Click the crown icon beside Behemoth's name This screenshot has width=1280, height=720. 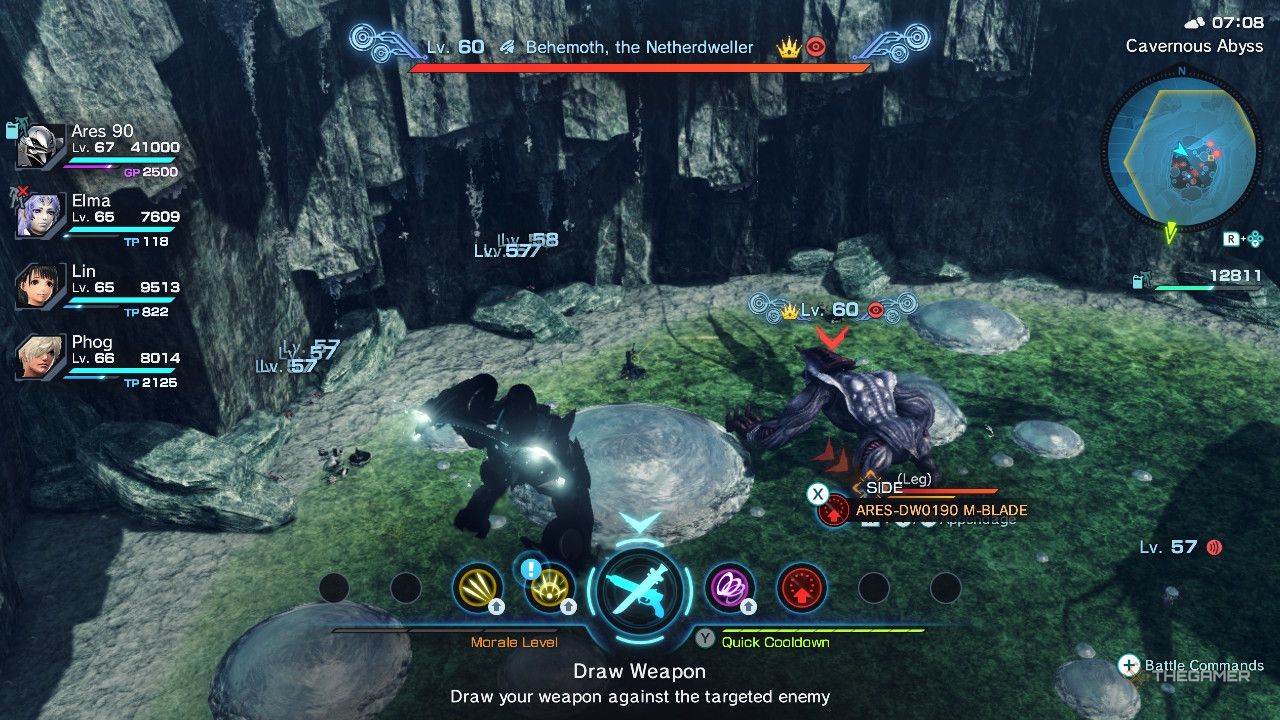coord(789,47)
